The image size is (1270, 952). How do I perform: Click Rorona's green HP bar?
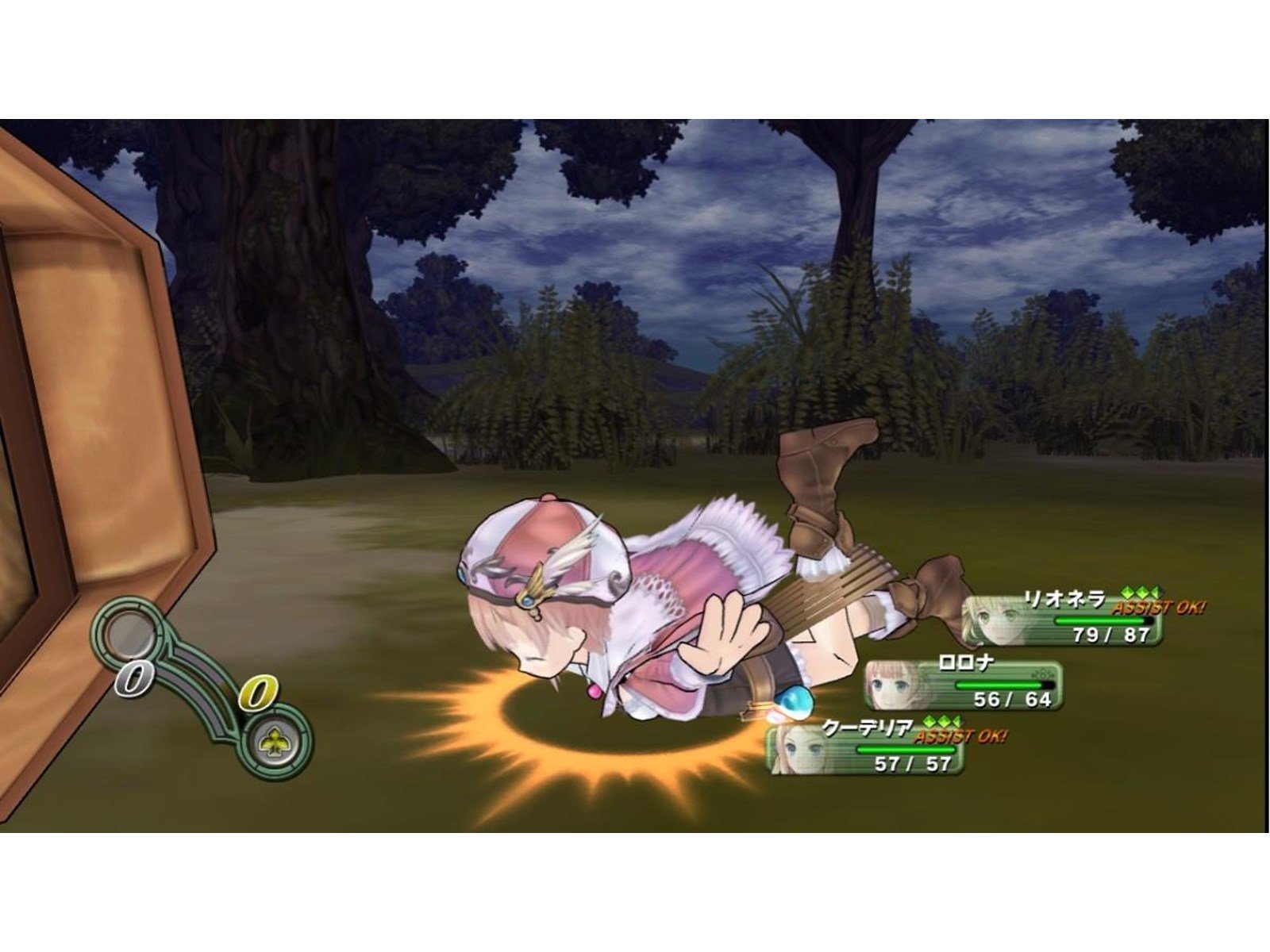click(x=999, y=685)
